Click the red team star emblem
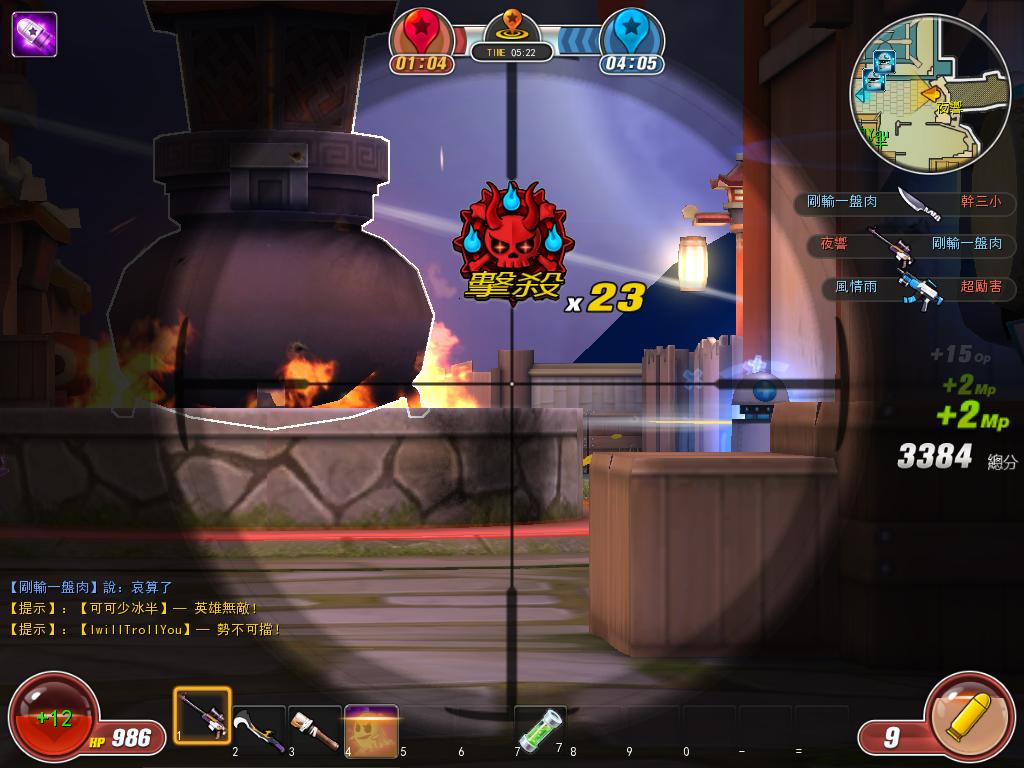The image size is (1024, 768). coord(420,30)
